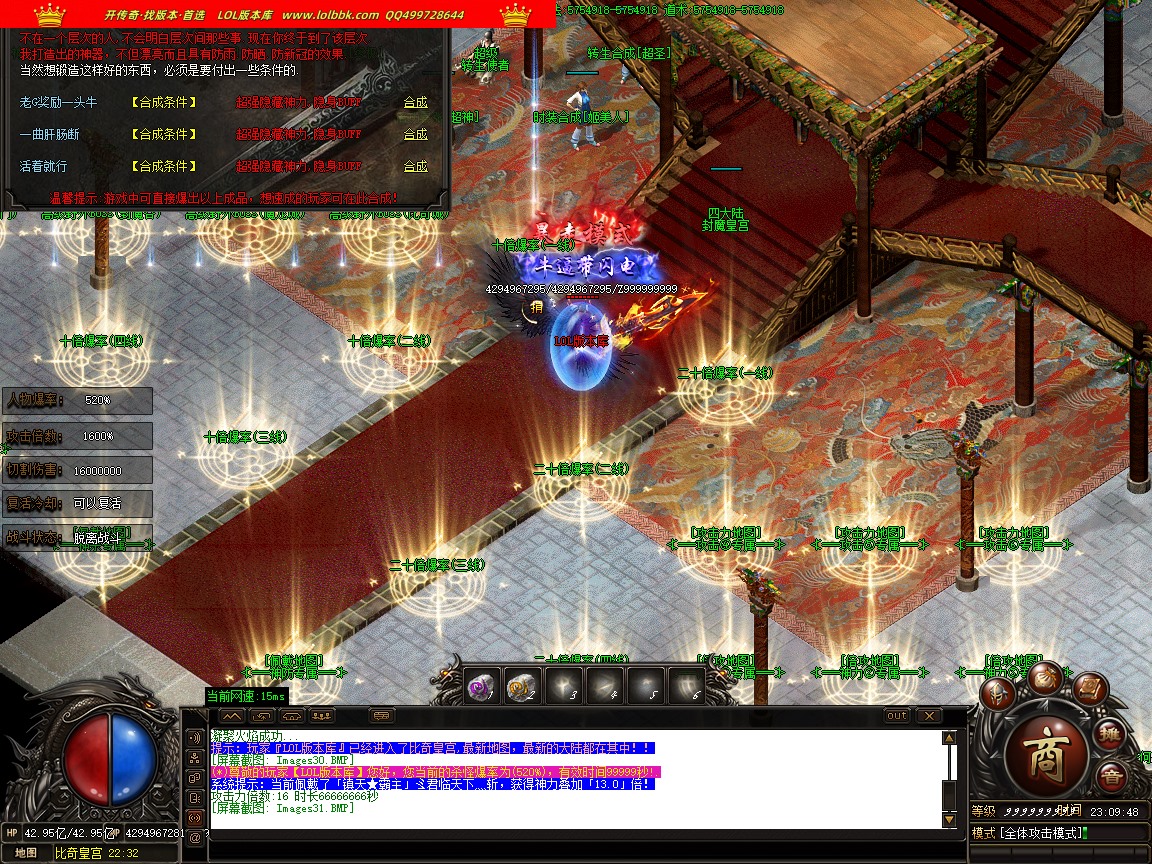Open the skill book icon

[x=1090, y=689]
